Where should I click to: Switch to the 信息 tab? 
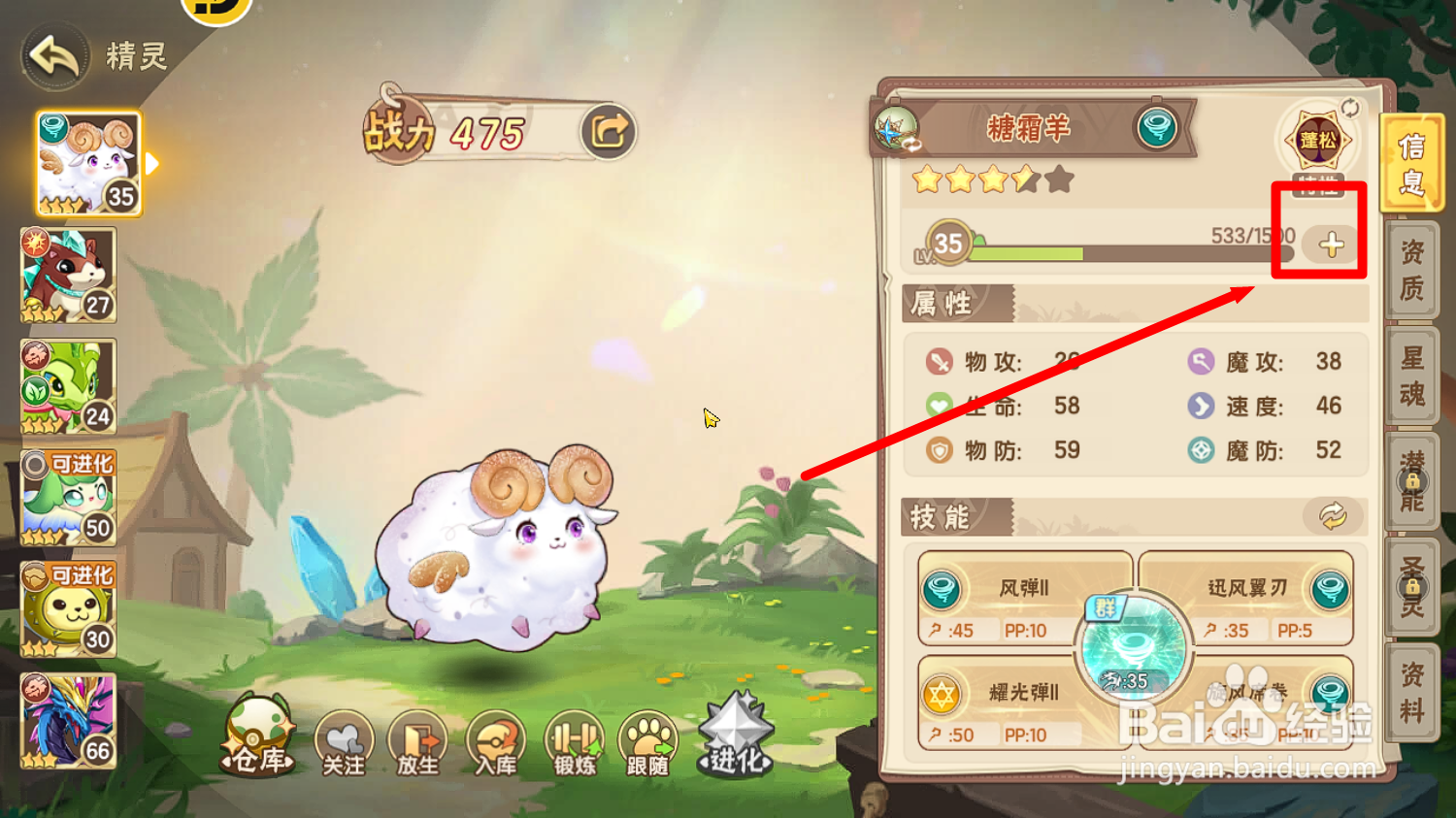click(1413, 161)
